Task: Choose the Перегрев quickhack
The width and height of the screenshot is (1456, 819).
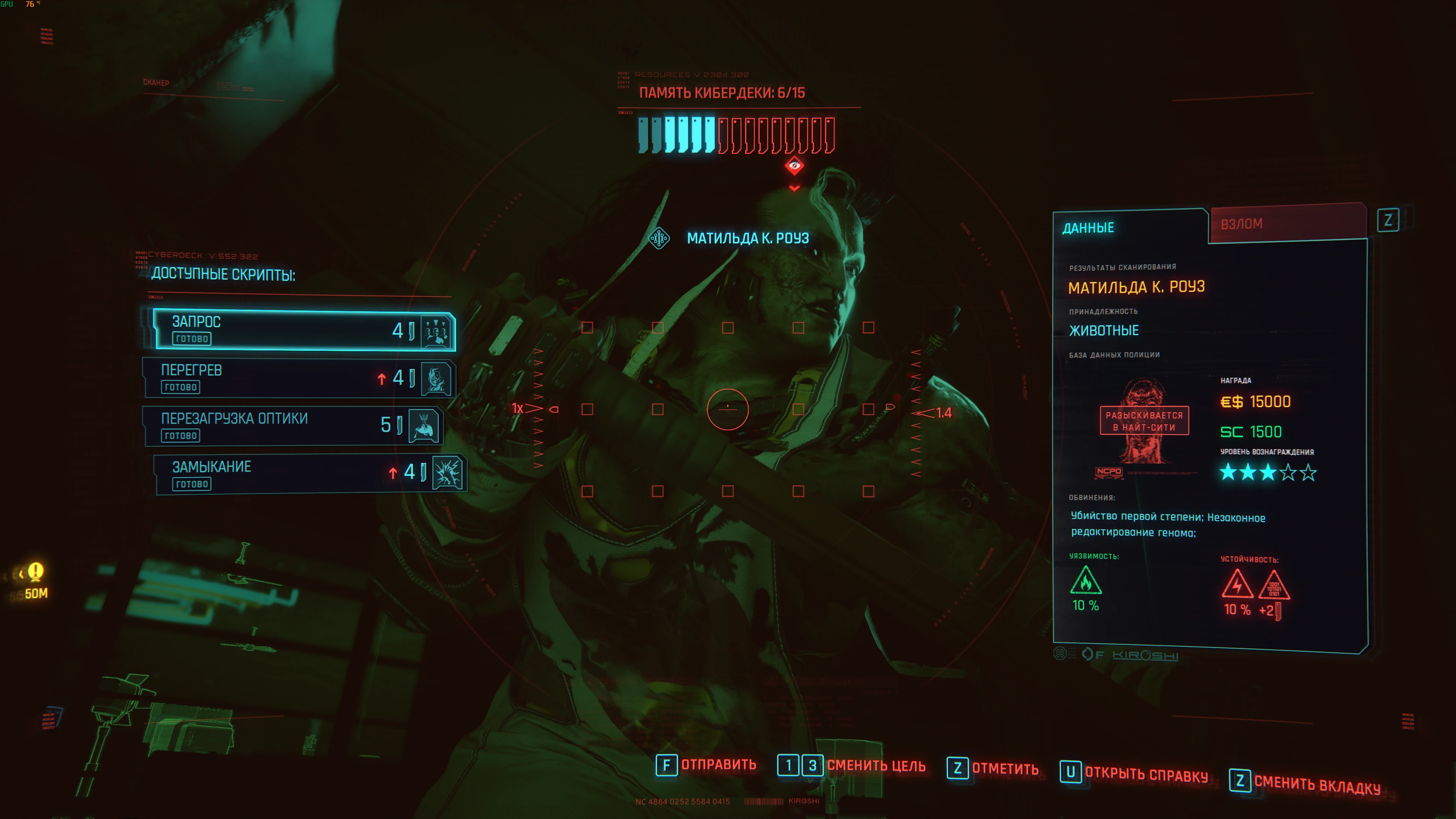Action: (x=298, y=378)
